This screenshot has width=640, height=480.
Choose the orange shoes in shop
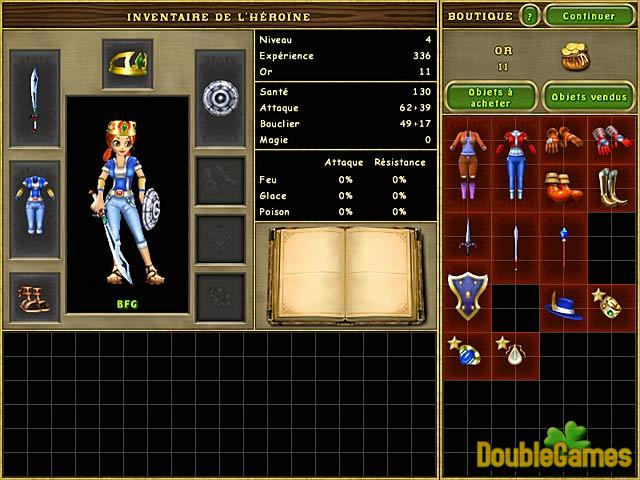[x=563, y=187]
